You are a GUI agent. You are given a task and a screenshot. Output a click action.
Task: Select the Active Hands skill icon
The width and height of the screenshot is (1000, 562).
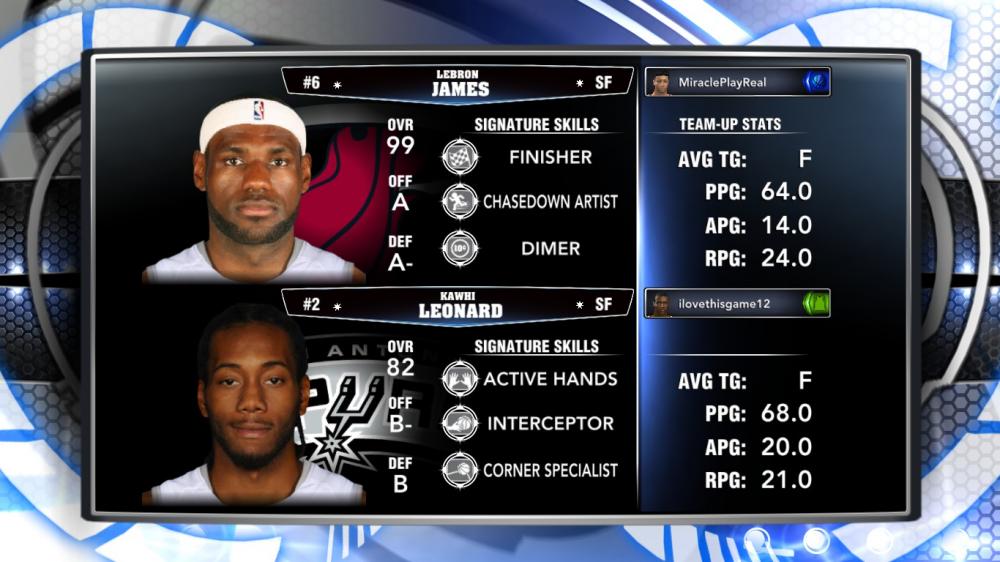(460, 379)
